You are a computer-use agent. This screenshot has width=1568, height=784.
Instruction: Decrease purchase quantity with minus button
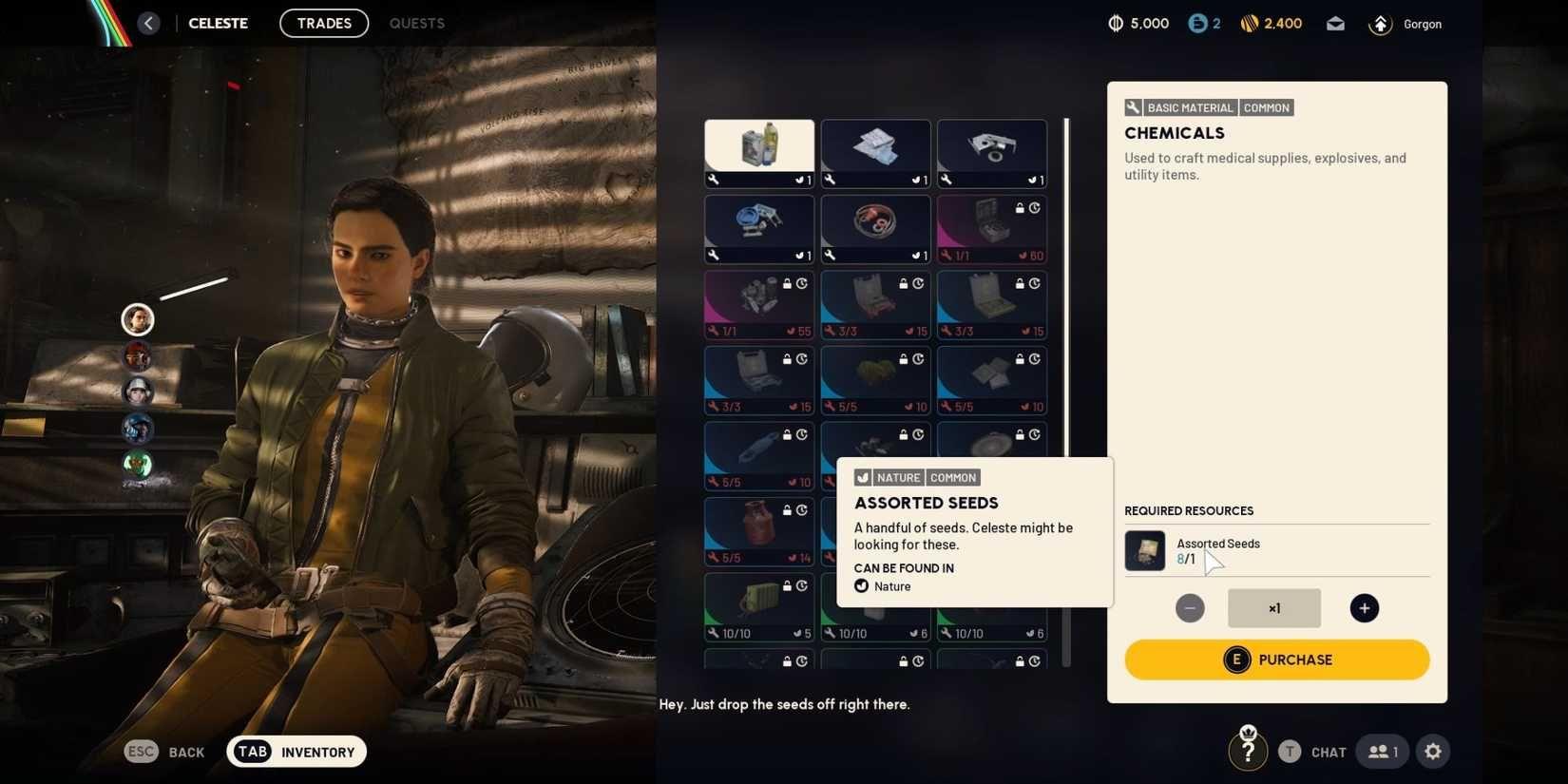click(1189, 607)
